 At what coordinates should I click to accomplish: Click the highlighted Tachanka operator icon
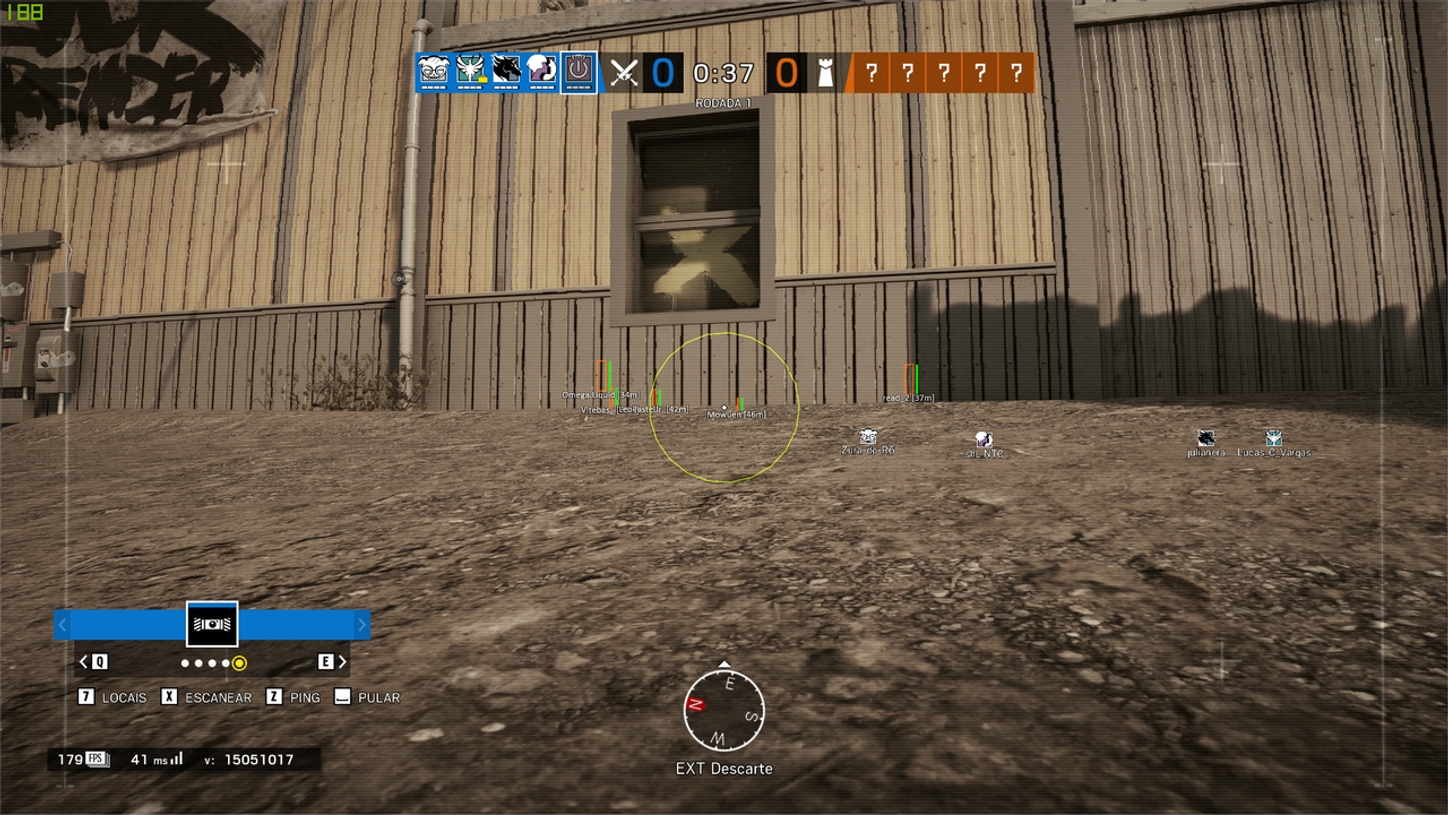(x=576, y=72)
